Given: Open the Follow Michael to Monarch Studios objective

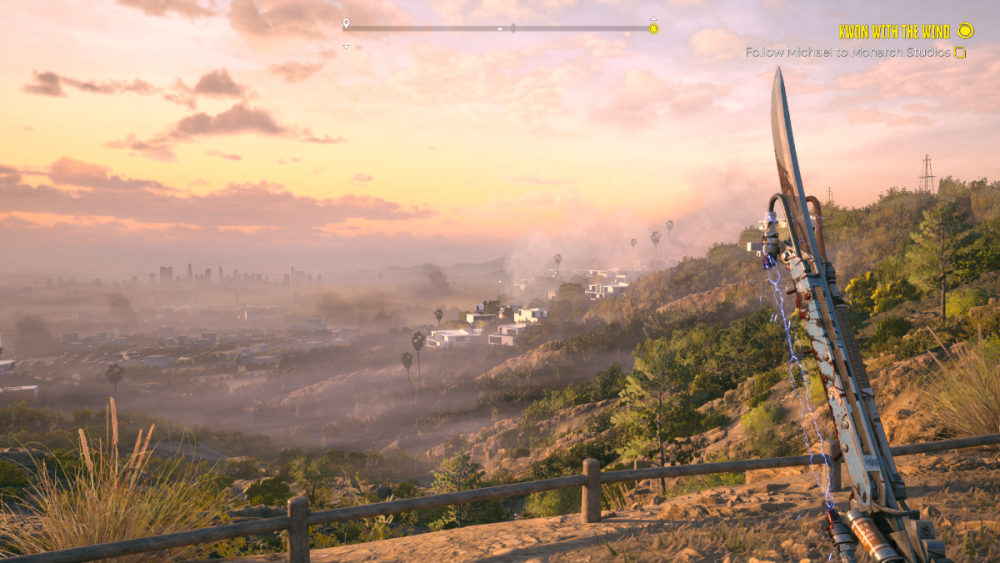Looking at the screenshot, I should pos(848,52).
